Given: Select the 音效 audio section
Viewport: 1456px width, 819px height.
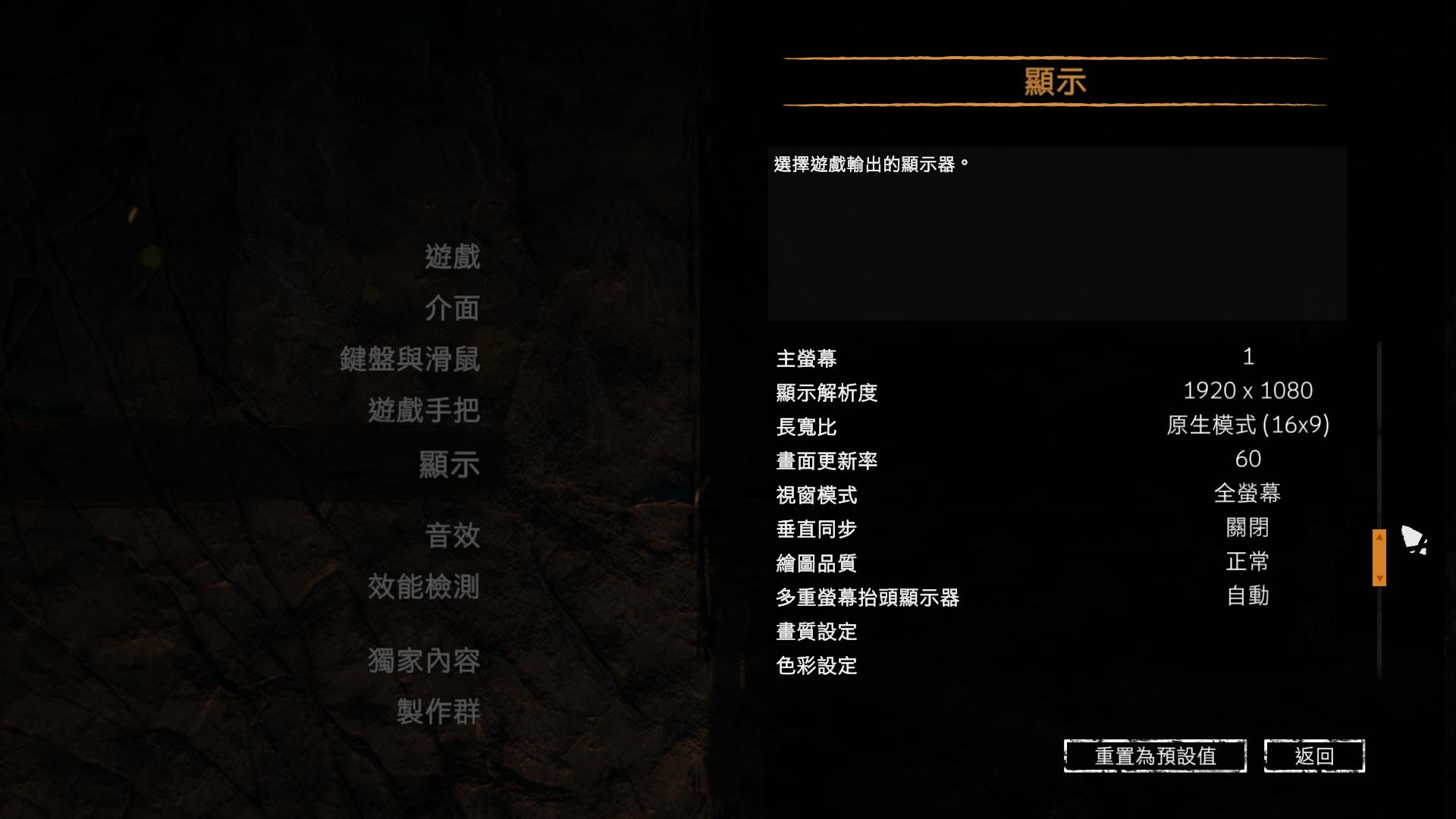Looking at the screenshot, I should point(450,536).
